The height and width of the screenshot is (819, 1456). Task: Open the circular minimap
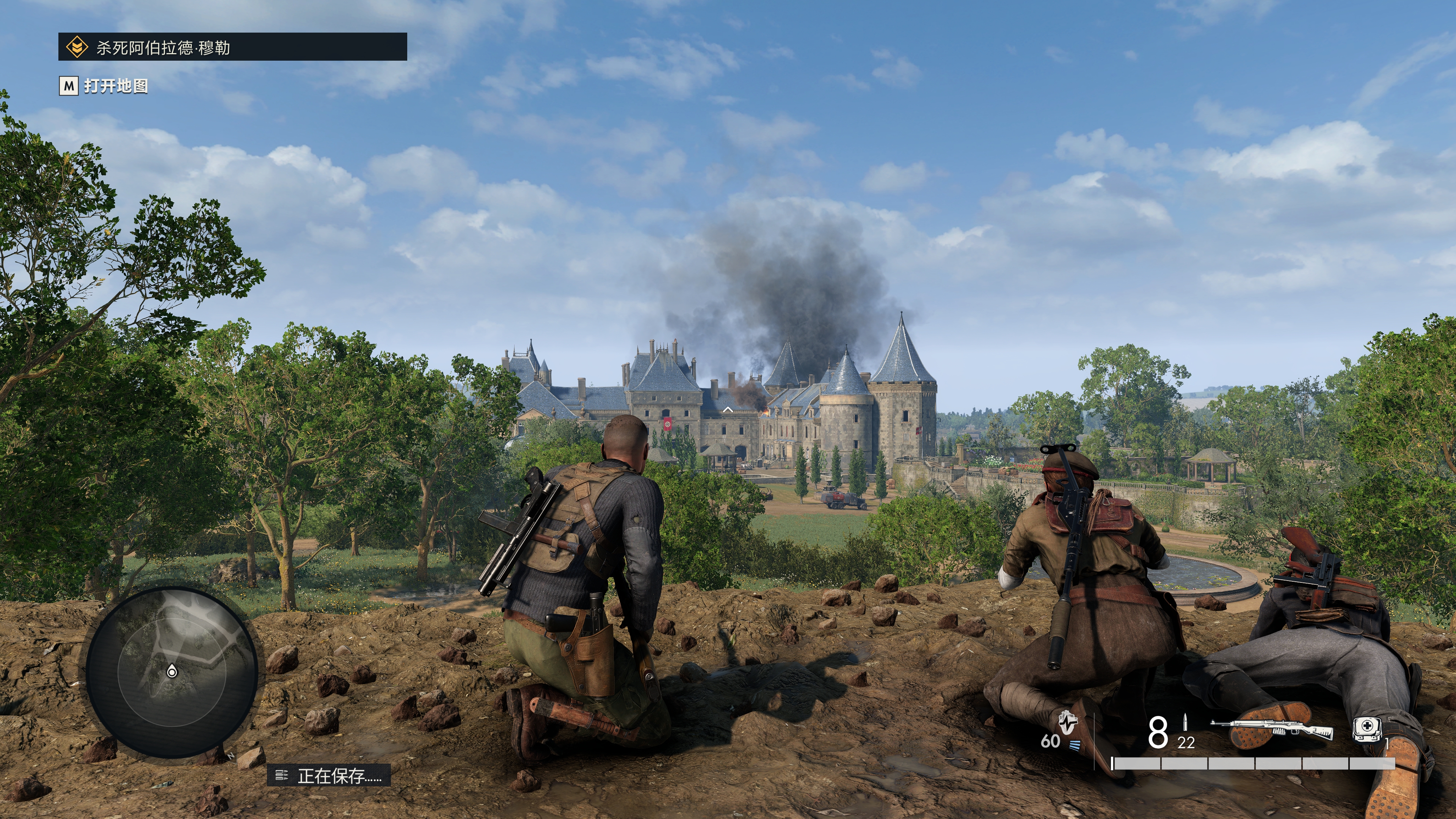[172, 672]
